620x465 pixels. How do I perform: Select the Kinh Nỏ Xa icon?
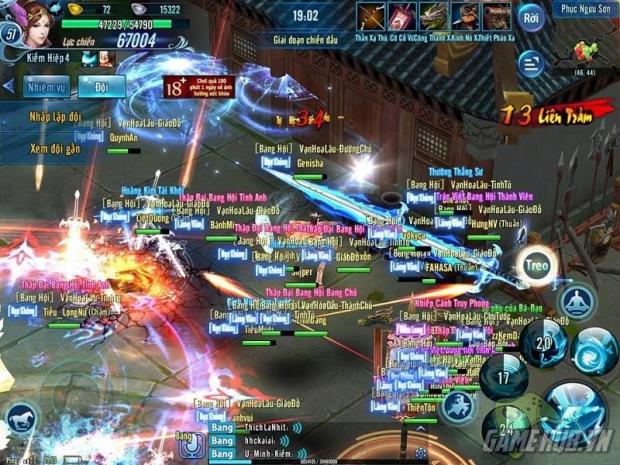[x=464, y=16]
